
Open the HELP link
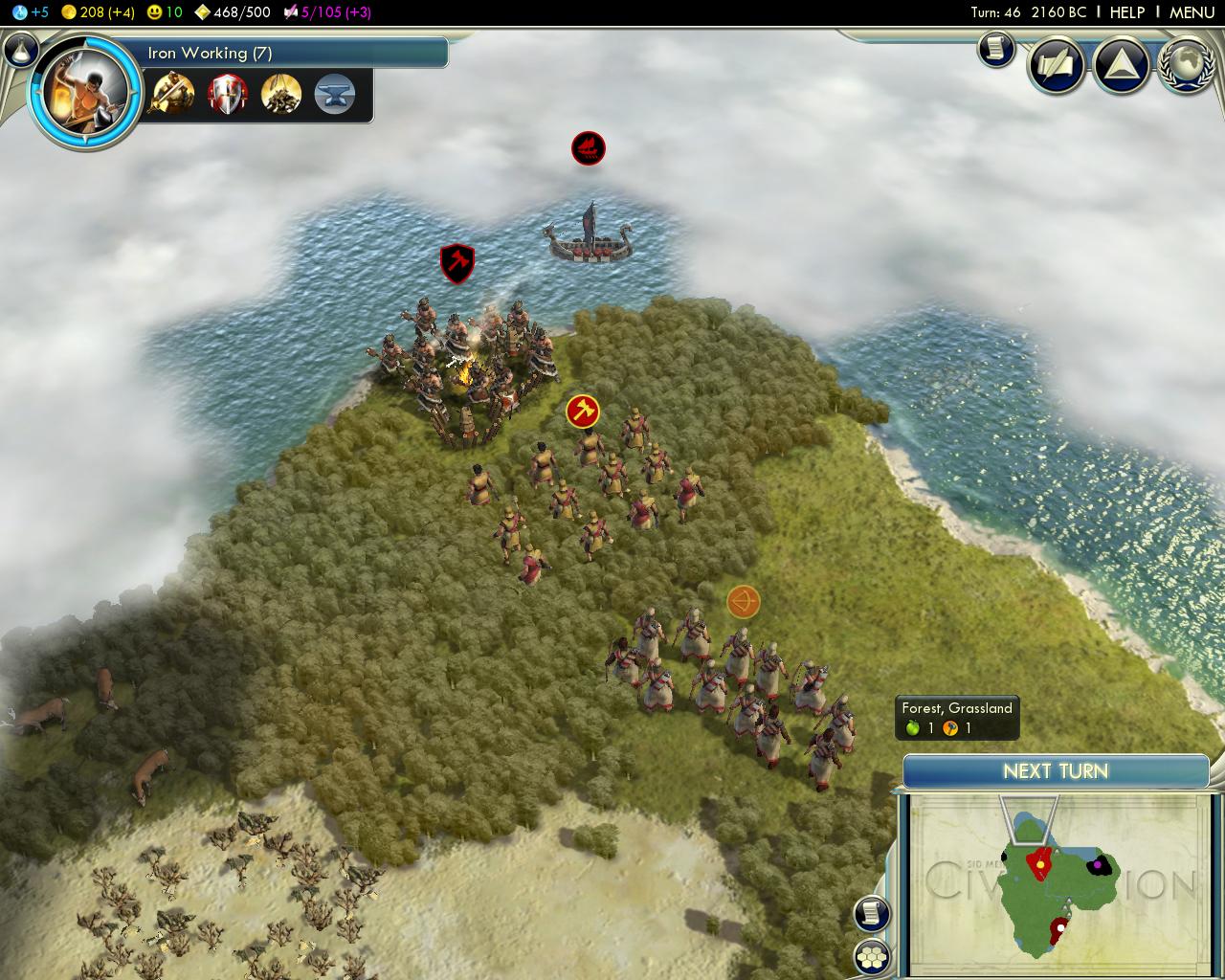coord(1126,12)
